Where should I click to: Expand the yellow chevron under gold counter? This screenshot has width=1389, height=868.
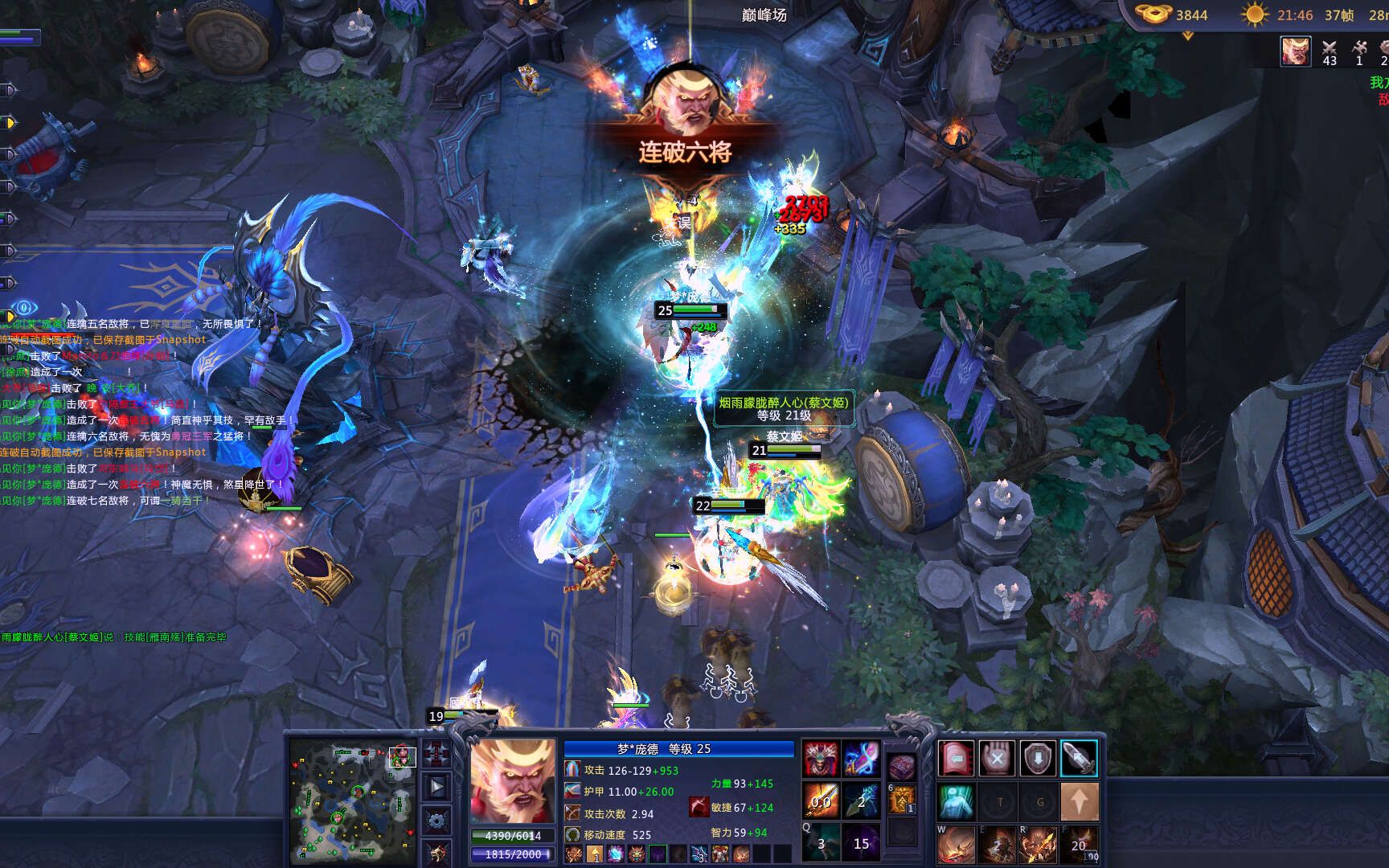tap(1187, 36)
